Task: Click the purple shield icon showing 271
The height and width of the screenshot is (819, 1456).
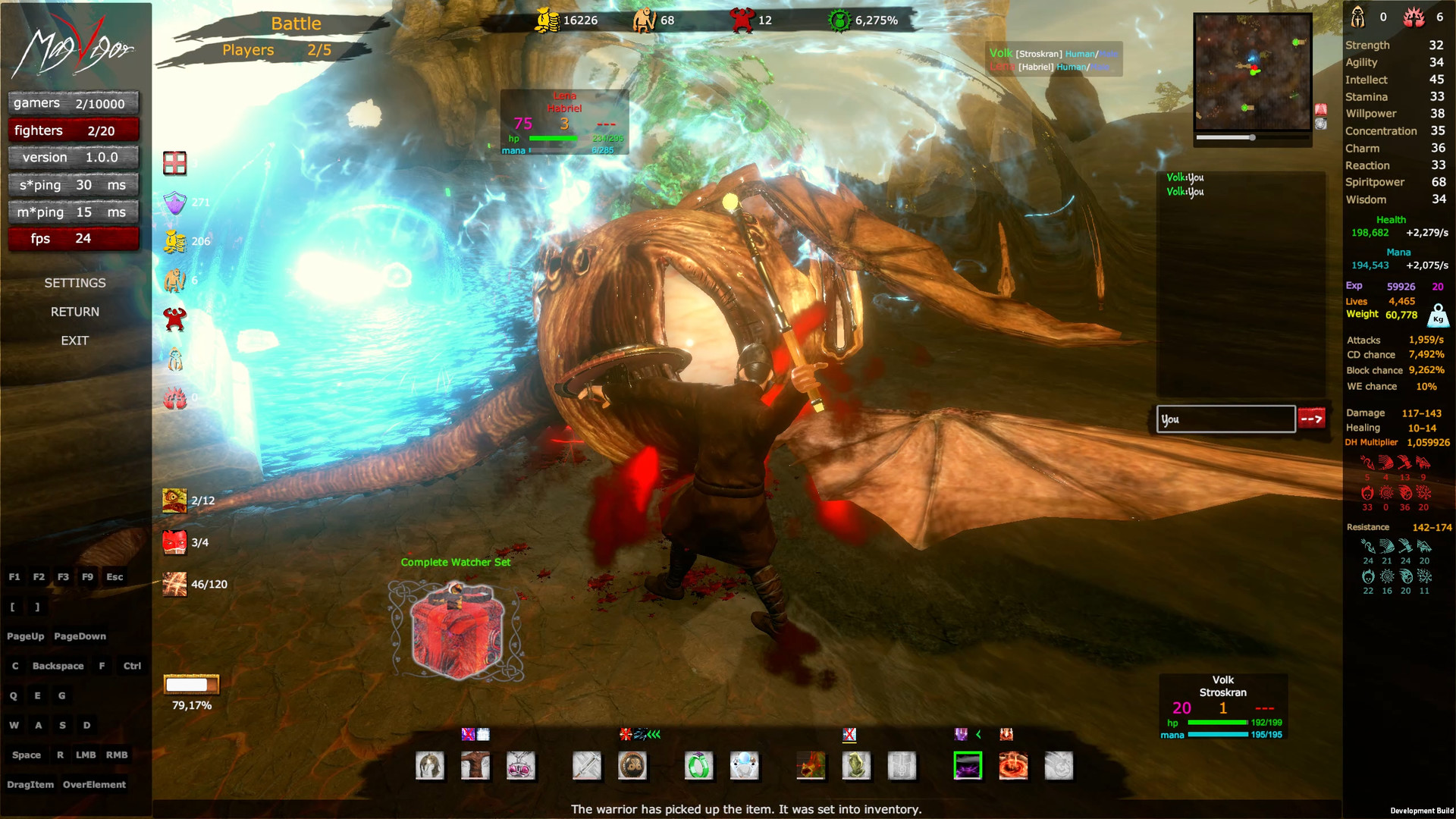Action: [175, 203]
